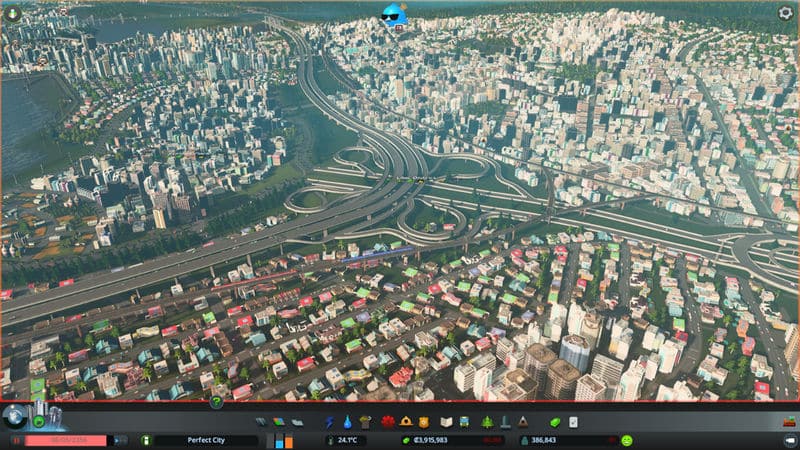
Task: Open the Districts tool
Action: point(298,422)
